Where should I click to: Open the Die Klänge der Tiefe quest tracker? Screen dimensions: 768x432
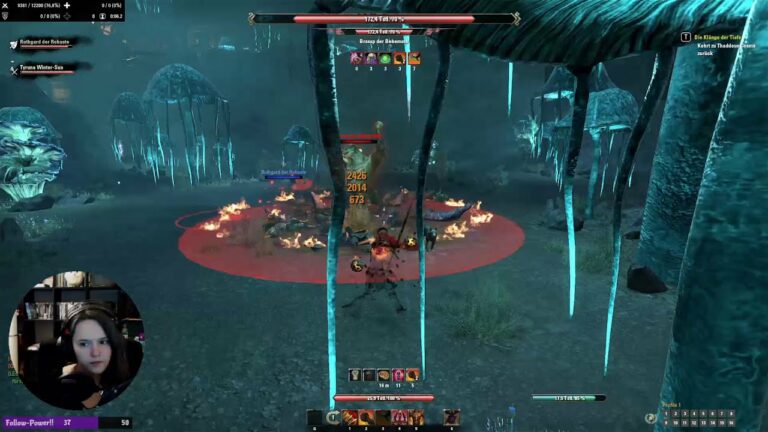click(722, 37)
